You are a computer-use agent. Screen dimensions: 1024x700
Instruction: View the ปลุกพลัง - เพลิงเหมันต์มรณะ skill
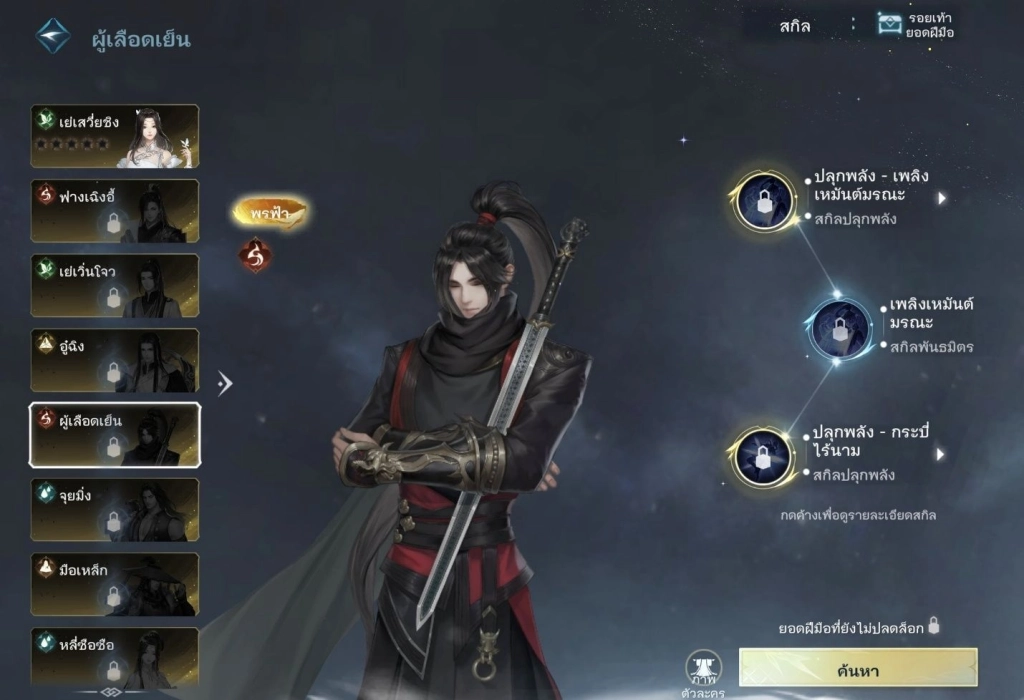(x=764, y=201)
